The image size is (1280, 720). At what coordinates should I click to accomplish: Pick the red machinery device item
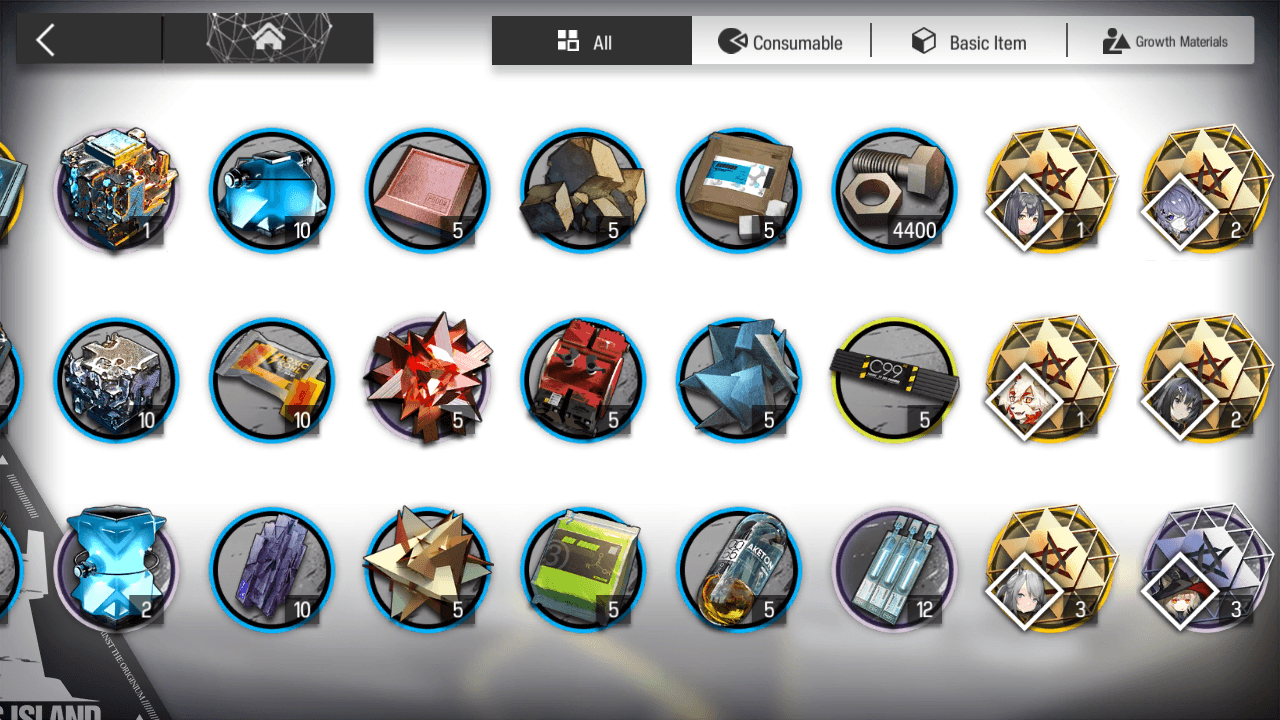pos(583,380)
